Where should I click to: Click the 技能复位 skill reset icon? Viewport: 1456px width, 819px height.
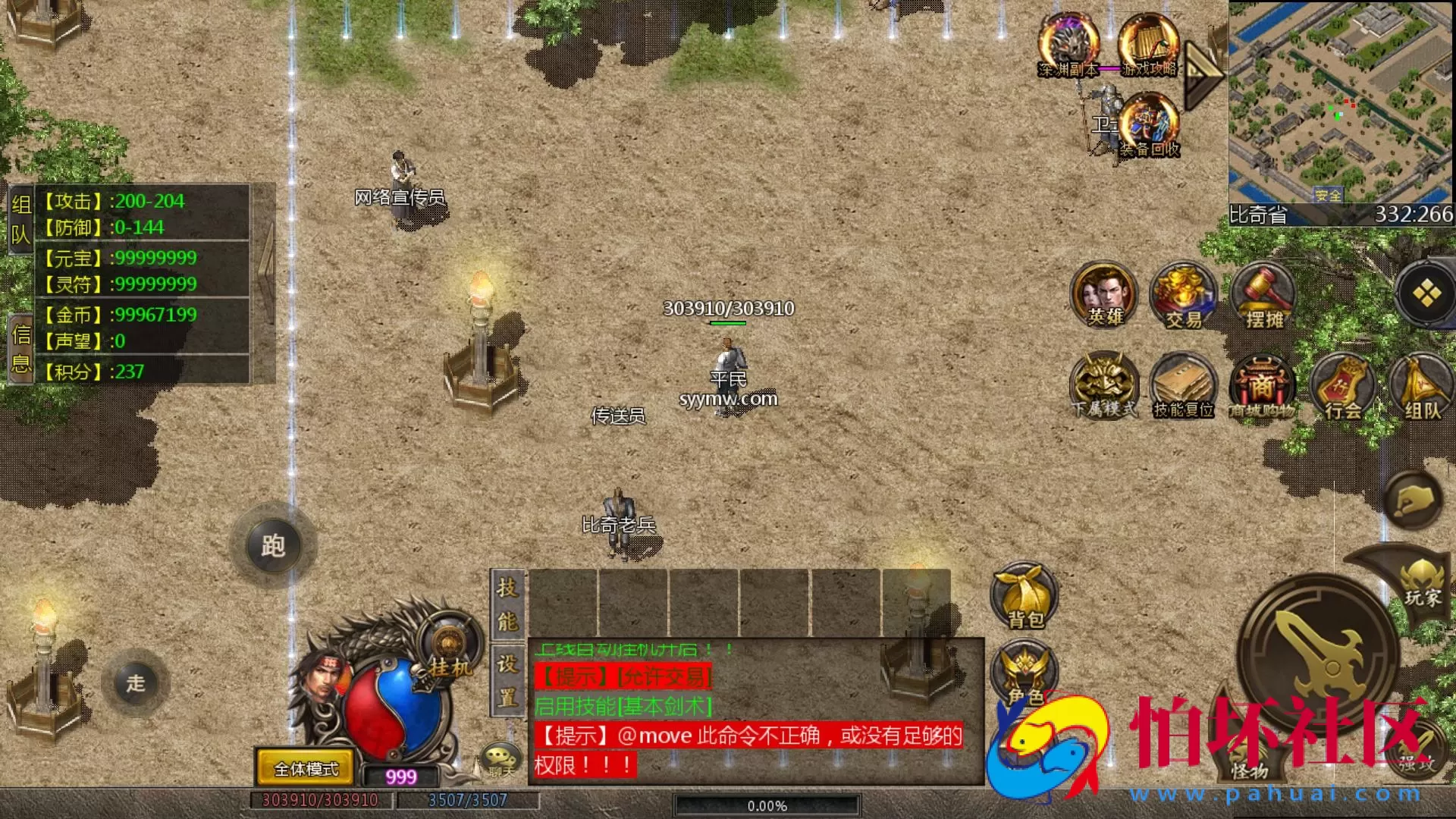click(x=1184, y=387)
